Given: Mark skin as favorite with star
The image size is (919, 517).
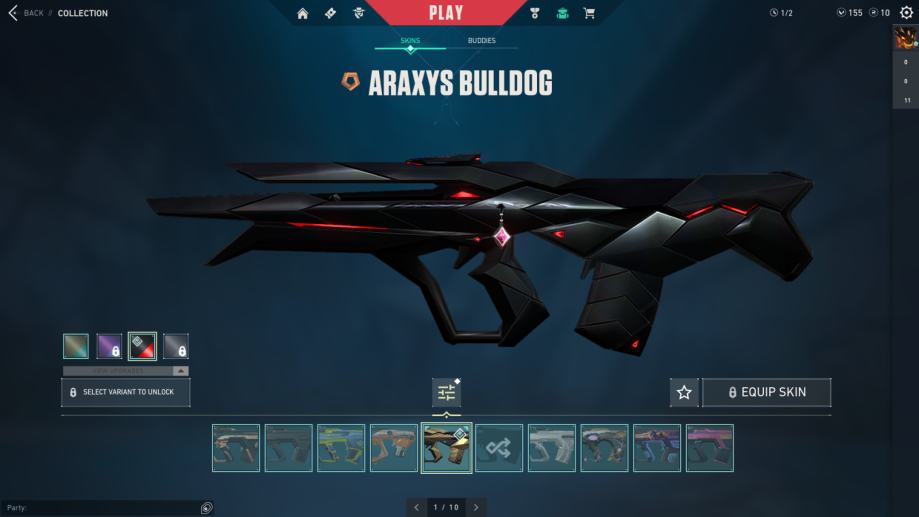Looking at the screenshot, I should click(x=684, y=393).
